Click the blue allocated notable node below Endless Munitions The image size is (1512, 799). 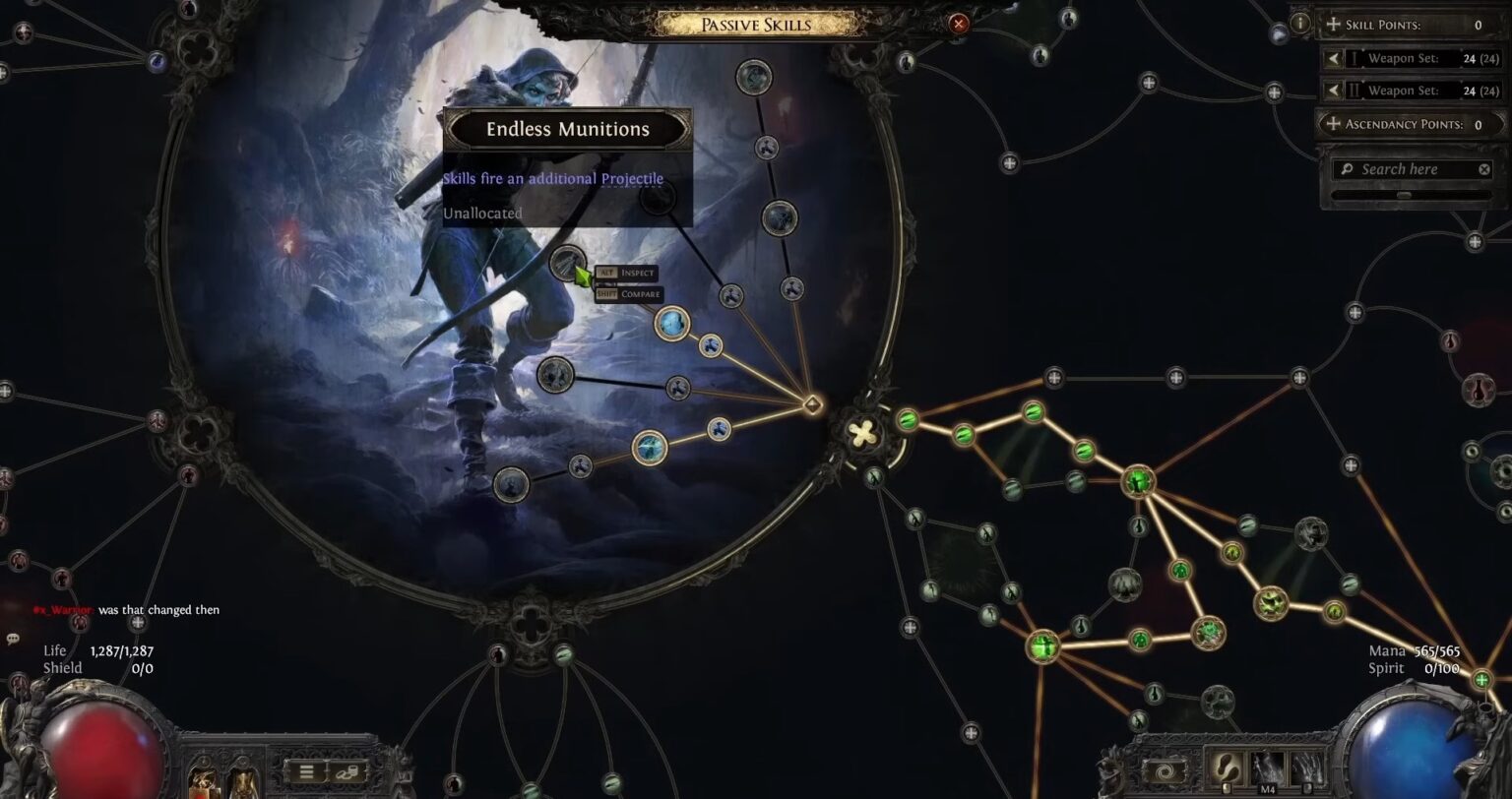pos(672,324)
